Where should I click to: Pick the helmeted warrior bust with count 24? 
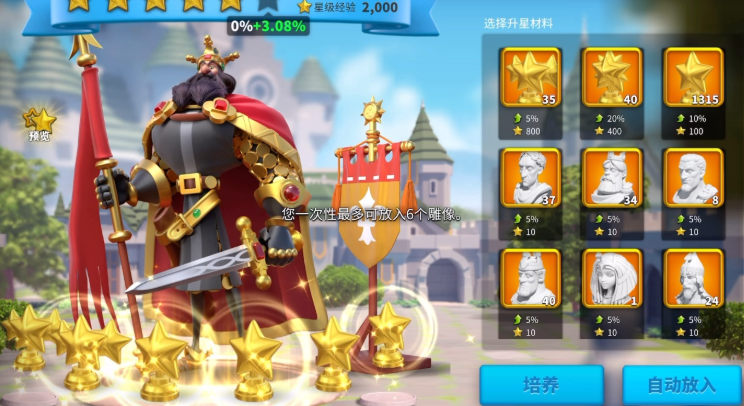(693, 278)
